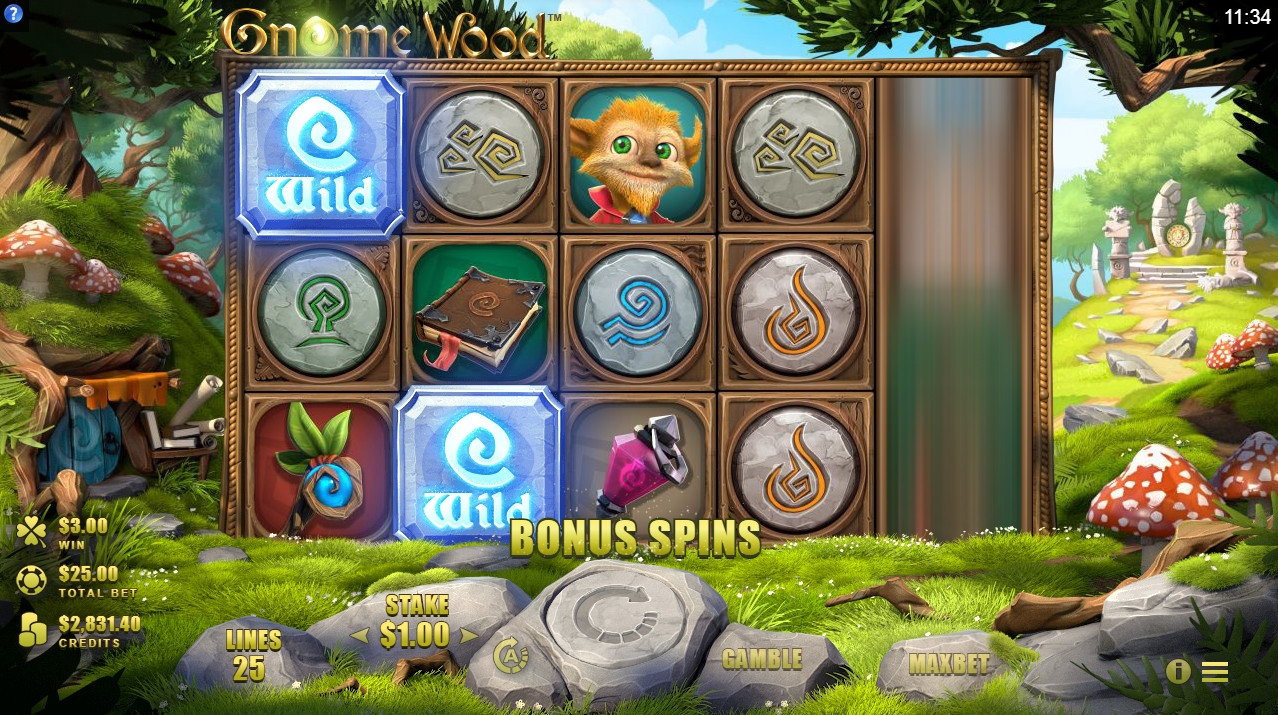This screenshot has height=715, width=1278.
Task: Select the Lines 25 stone
Action: click(252, 656)
